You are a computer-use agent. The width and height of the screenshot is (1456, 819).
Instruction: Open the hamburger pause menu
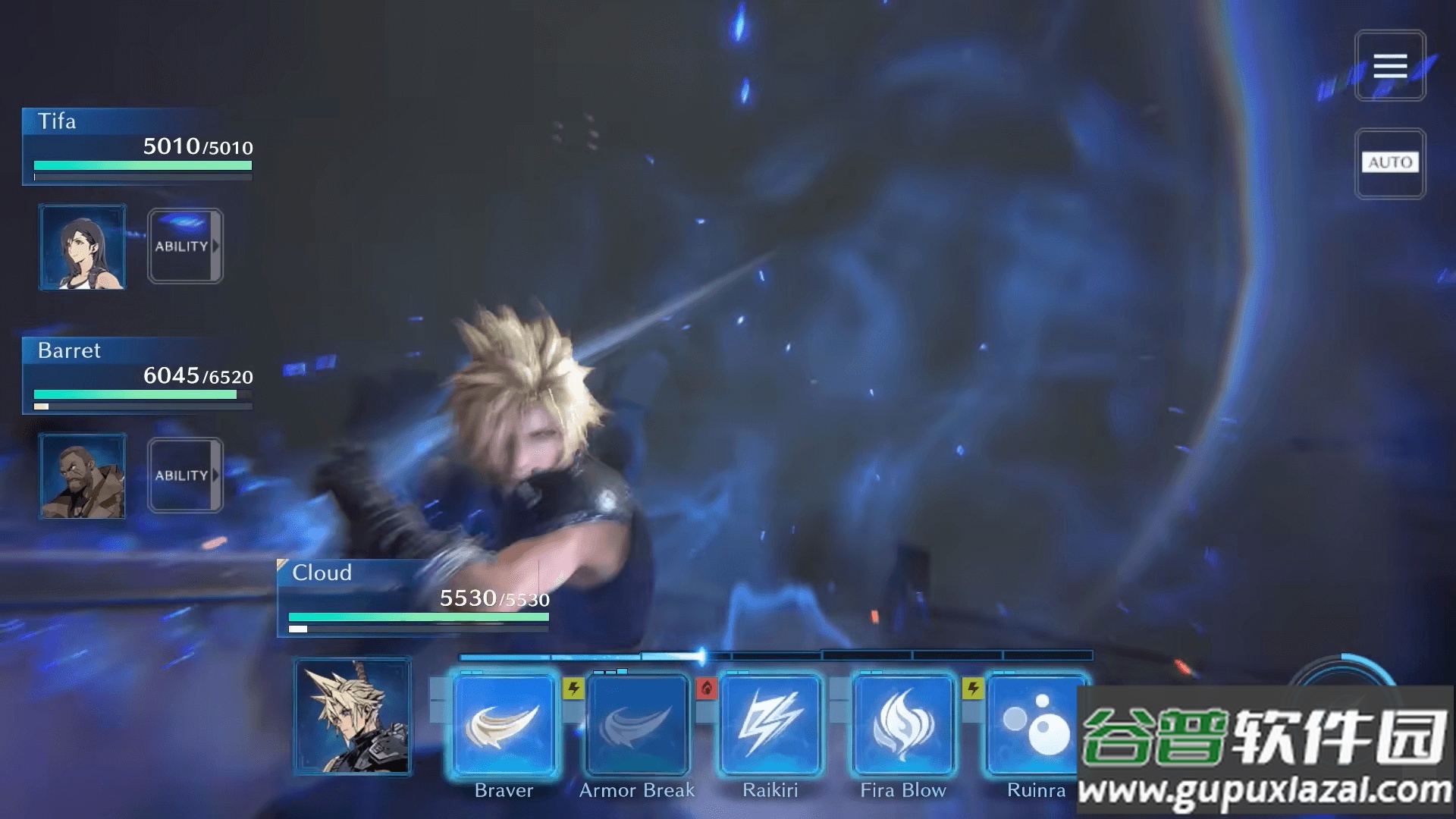coord(1390,67)
